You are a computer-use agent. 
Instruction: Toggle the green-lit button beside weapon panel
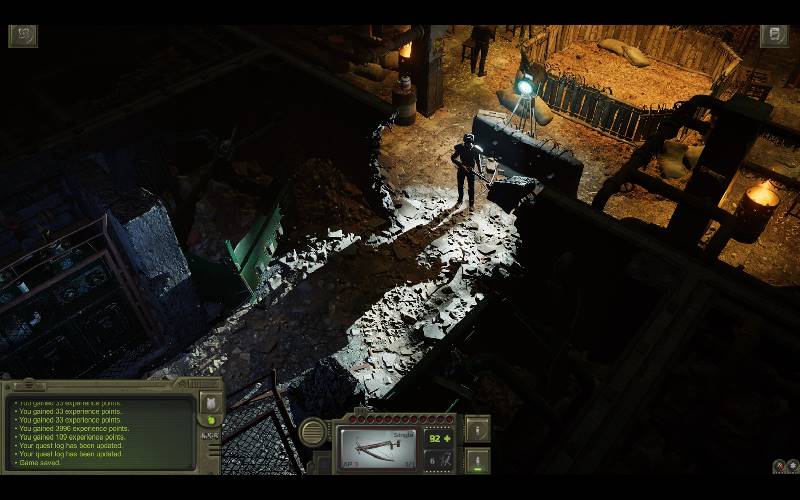478,461
